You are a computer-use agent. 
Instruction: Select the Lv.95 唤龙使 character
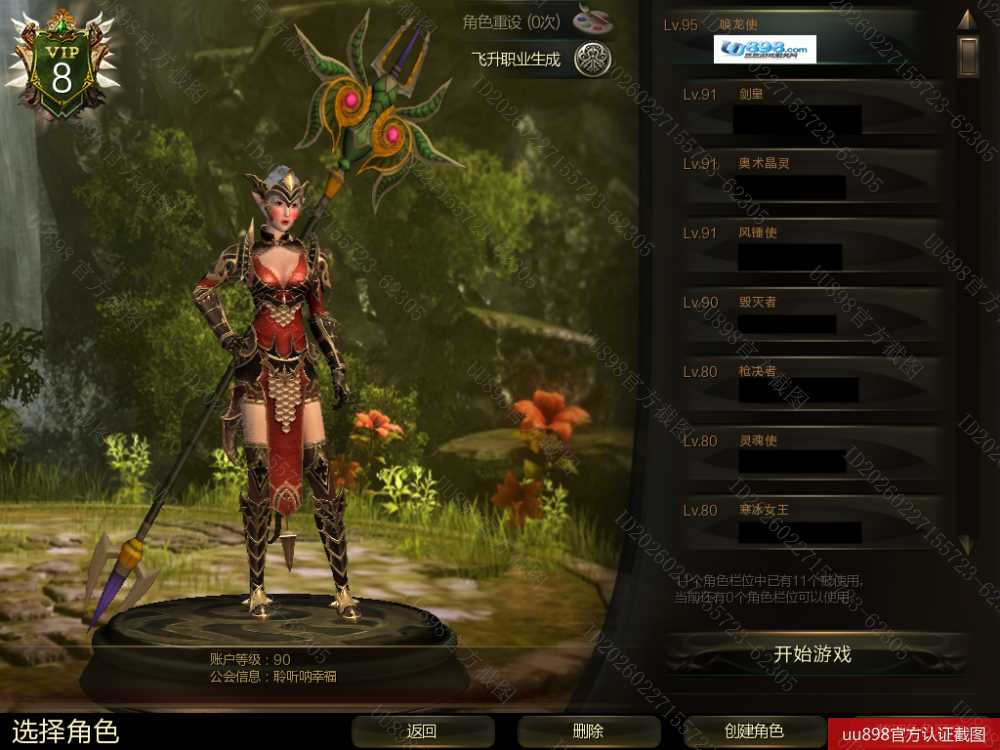click(800, 40)
